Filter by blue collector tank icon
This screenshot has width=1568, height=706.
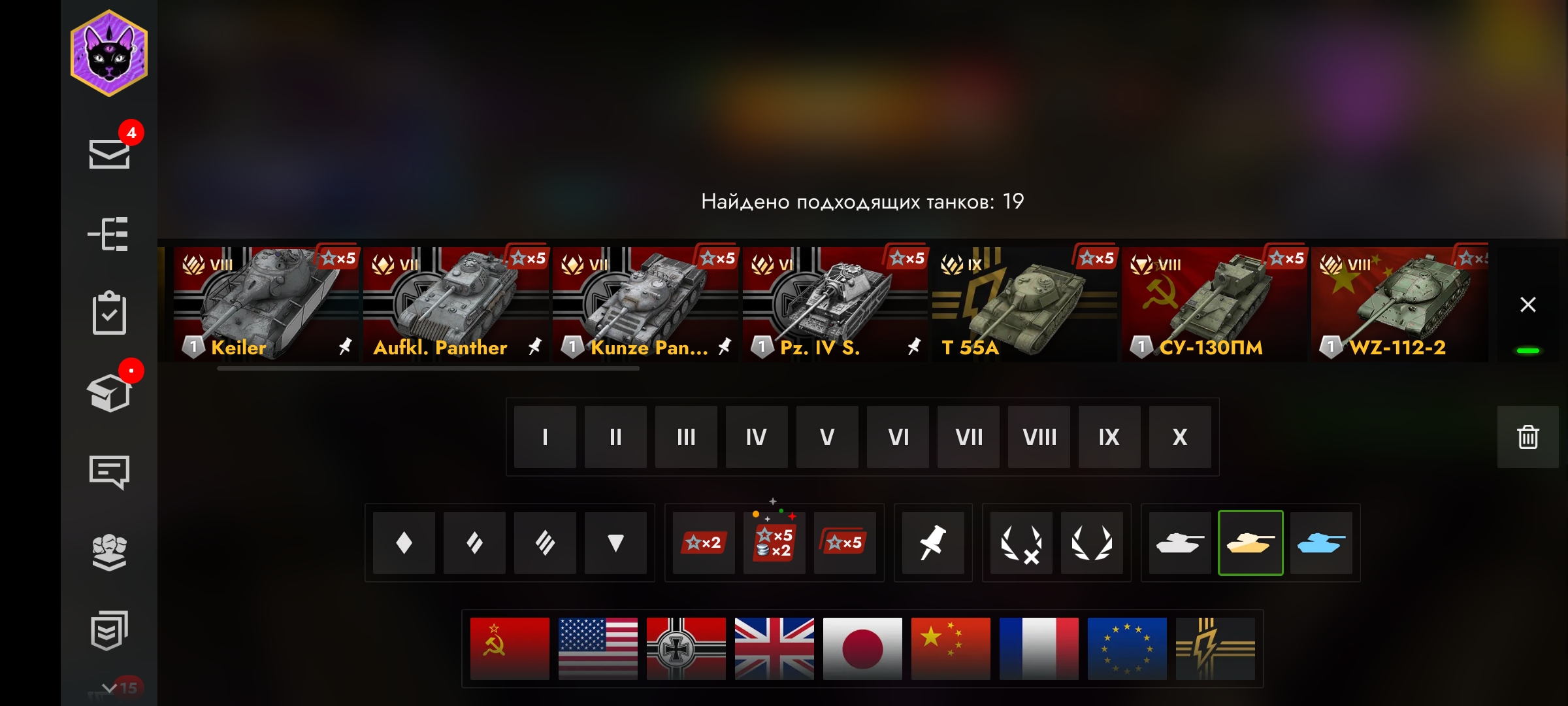click(1321, 543)
